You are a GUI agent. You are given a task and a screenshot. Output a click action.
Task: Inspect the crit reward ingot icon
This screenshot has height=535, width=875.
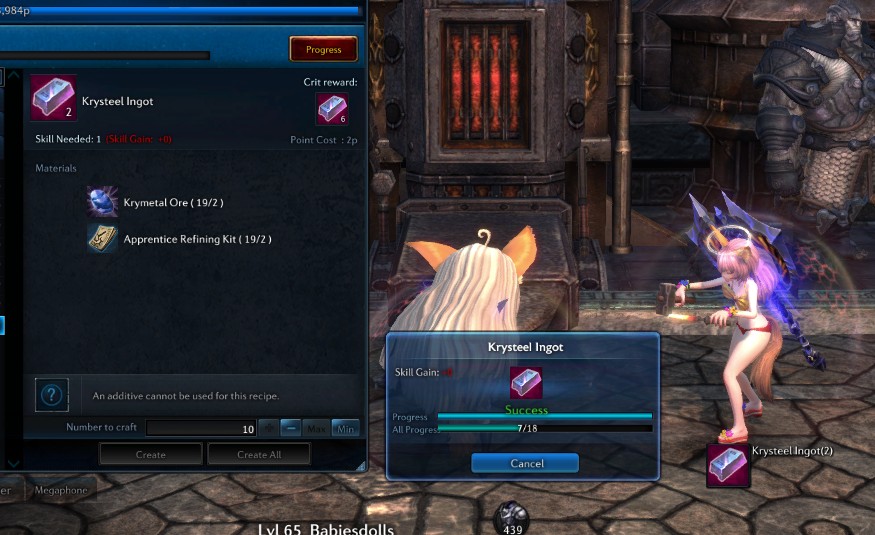point(332,108)
